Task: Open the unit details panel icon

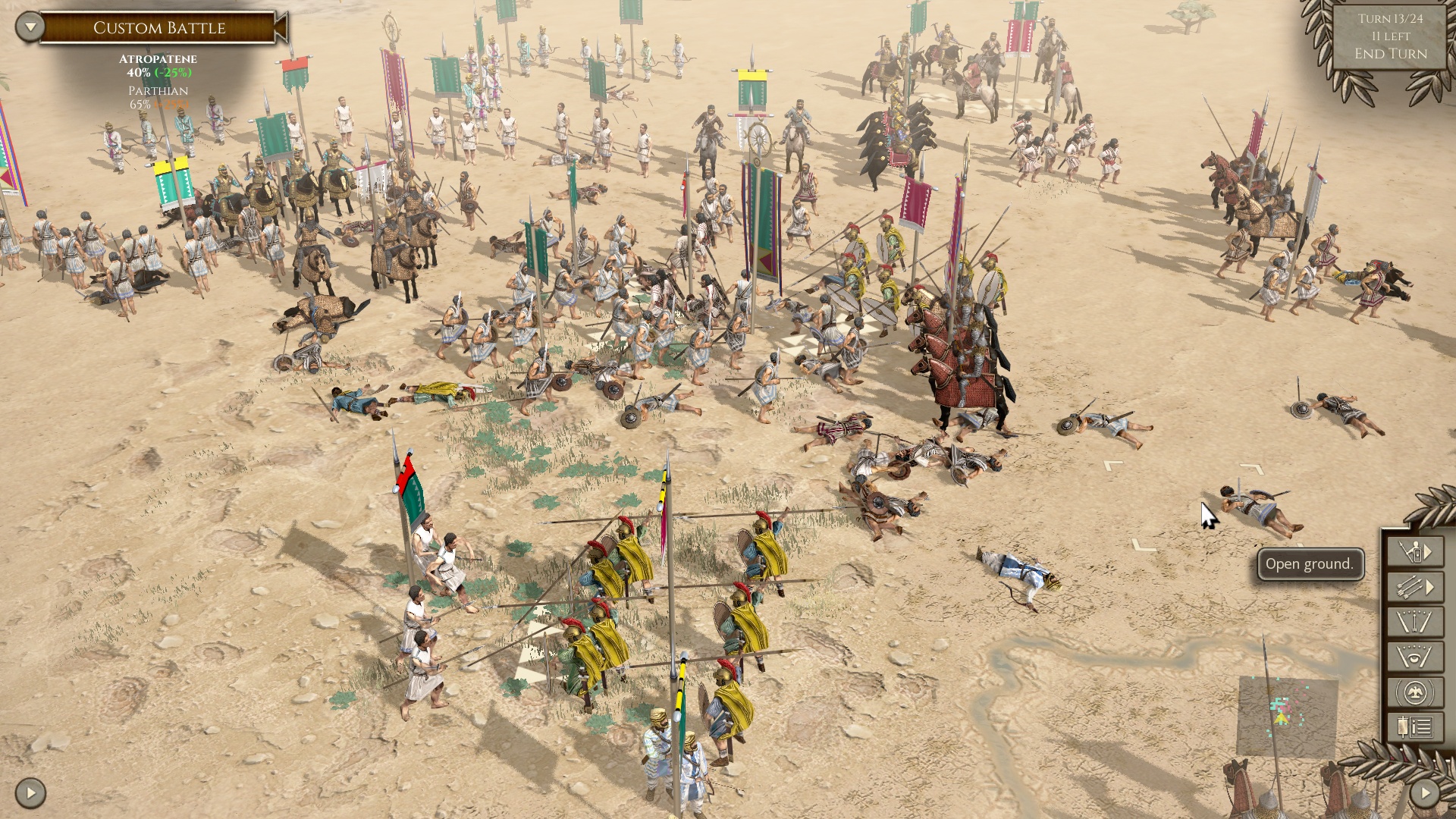Action: [1415, 726]
